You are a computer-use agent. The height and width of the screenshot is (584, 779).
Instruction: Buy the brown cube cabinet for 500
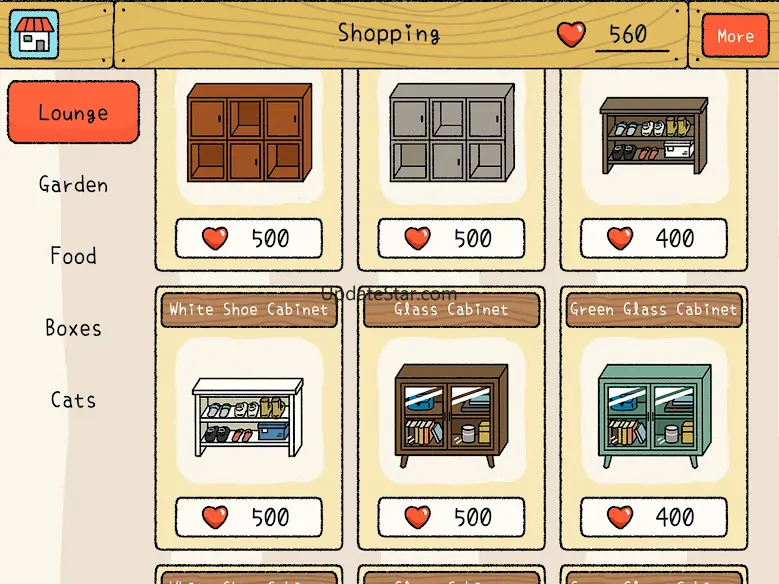click(249, 238)
